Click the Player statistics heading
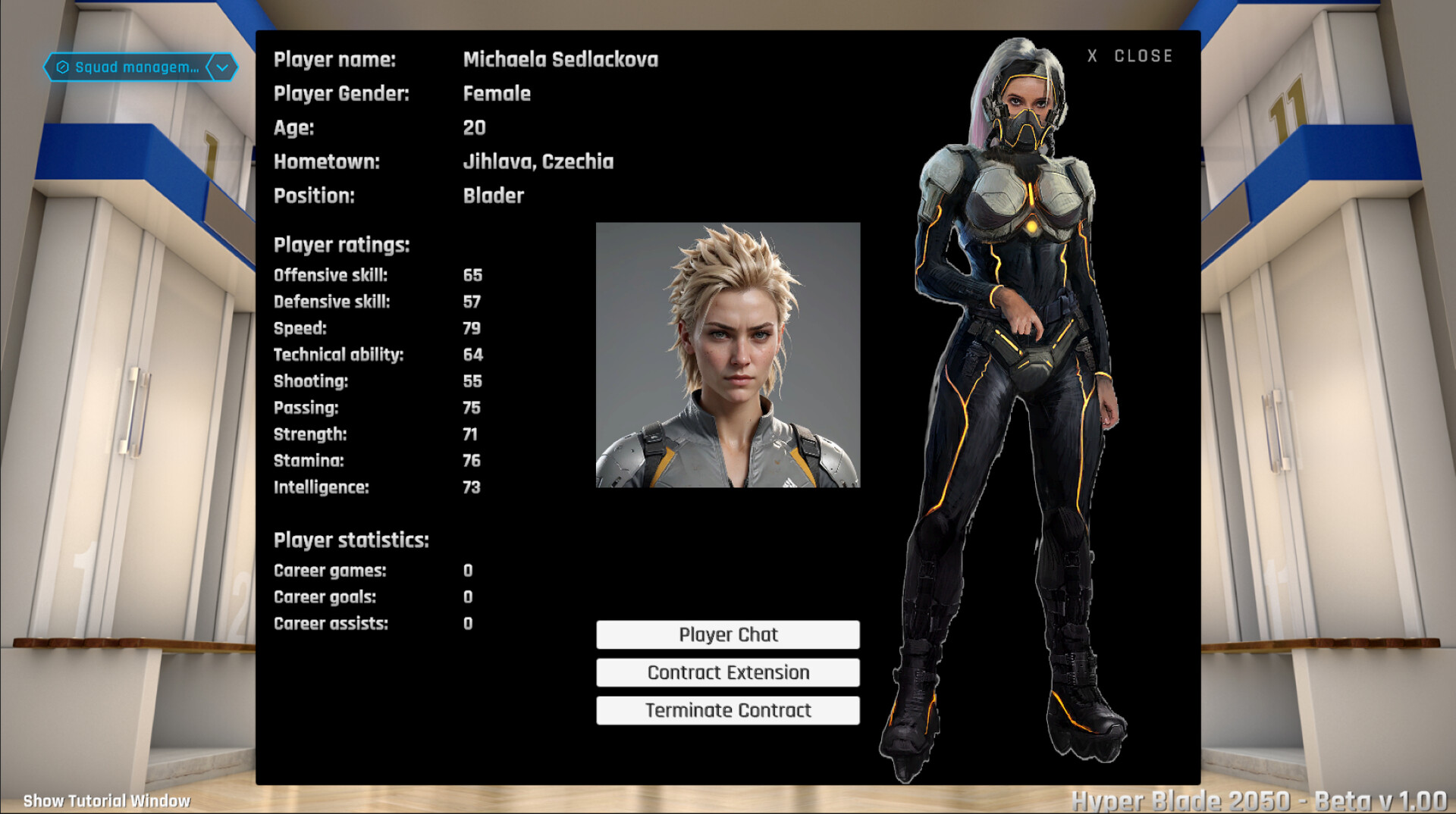The image size is (1456, 814). [351, 540]
